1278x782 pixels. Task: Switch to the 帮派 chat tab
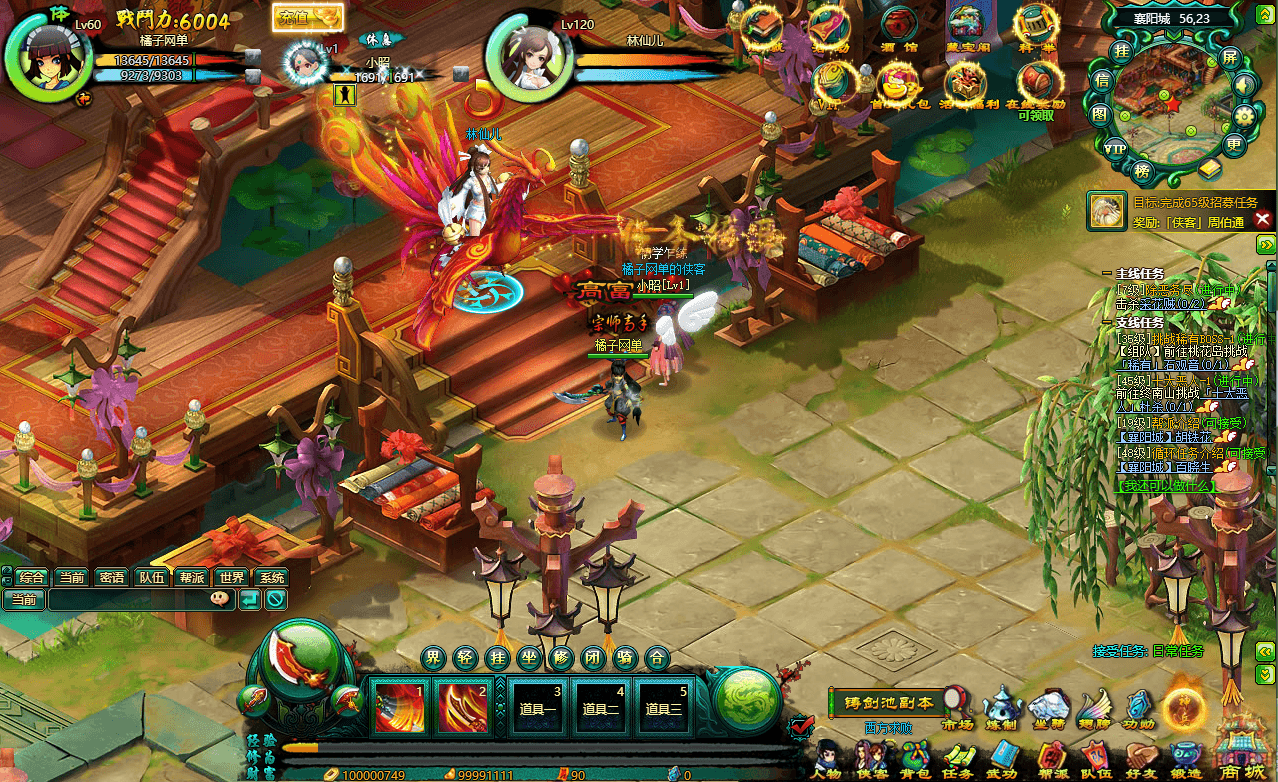[x=191, y=577]
